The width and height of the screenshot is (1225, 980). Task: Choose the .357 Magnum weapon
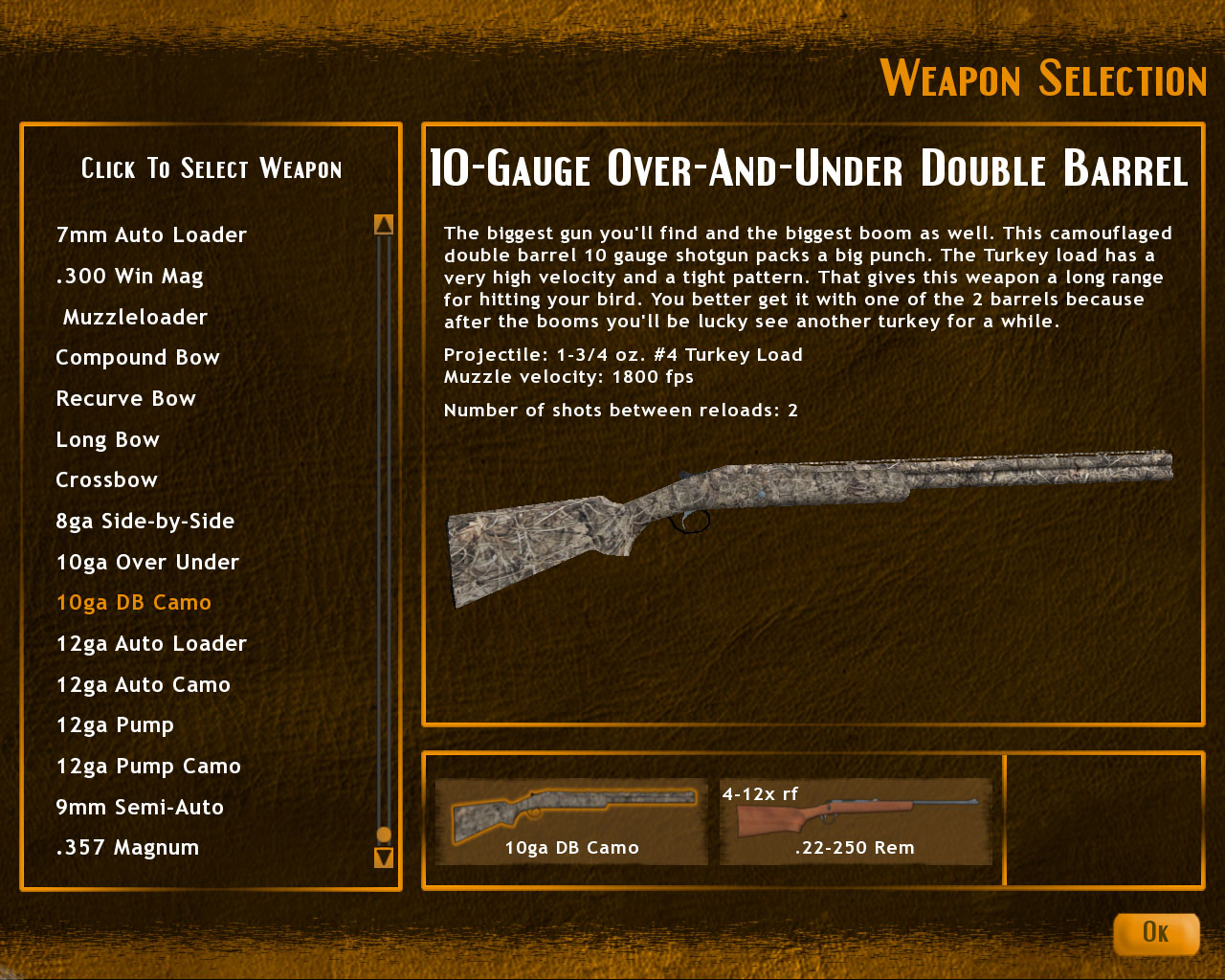tap(126, 848)
